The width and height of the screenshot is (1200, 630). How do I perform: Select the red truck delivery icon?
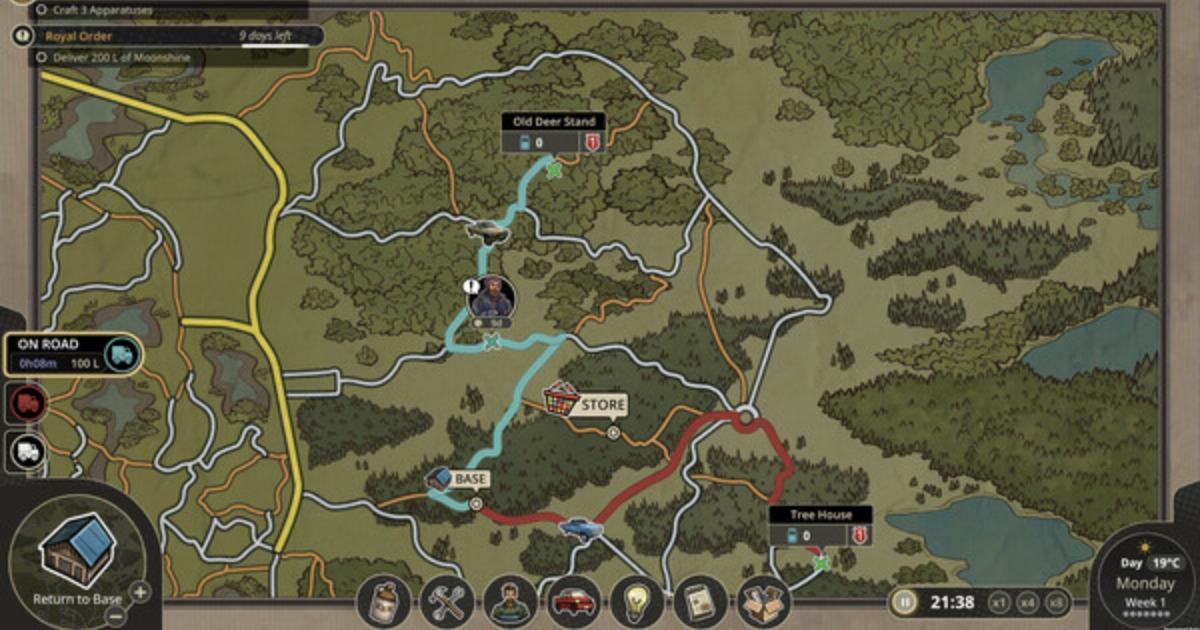coord(27,402)
